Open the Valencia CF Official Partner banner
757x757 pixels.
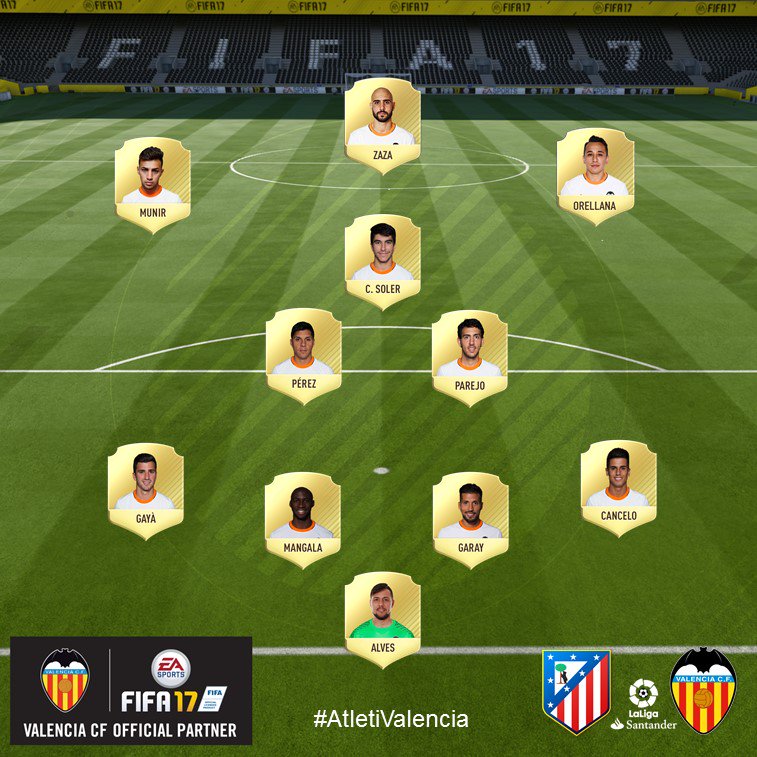(x=131, y=691)
